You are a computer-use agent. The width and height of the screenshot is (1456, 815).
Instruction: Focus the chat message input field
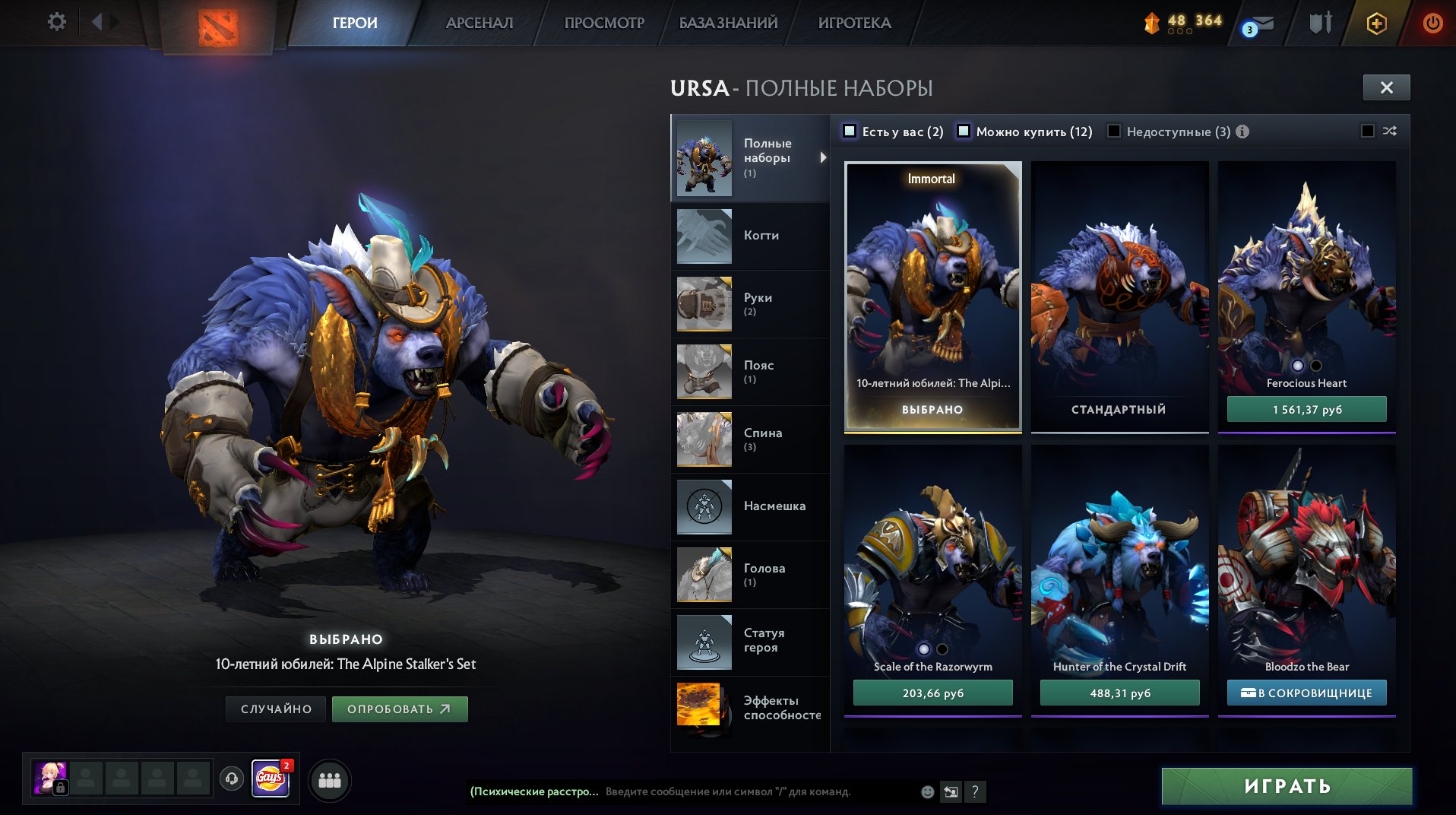coord(760,791)
